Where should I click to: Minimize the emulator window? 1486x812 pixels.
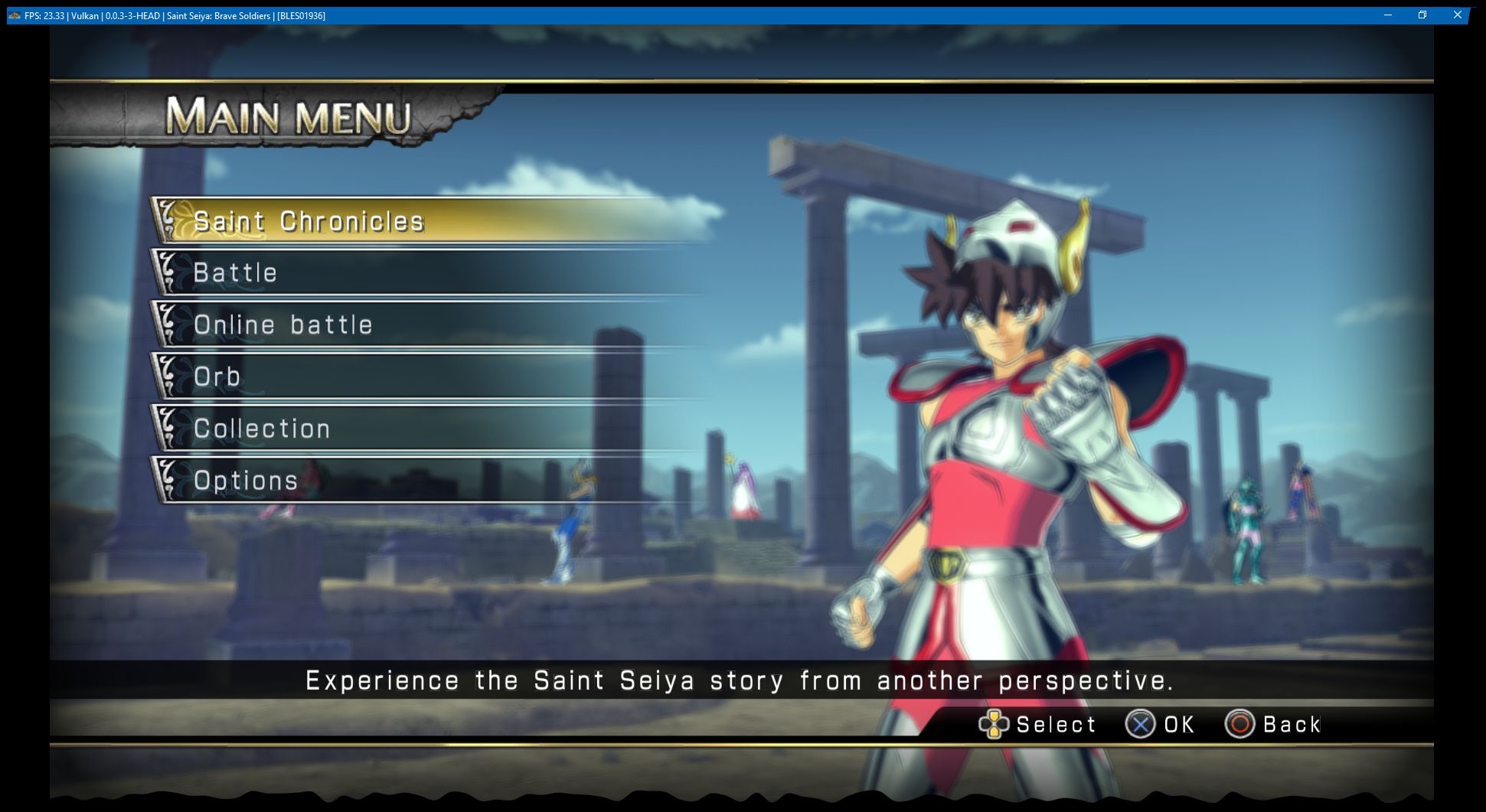(1387, 15)
